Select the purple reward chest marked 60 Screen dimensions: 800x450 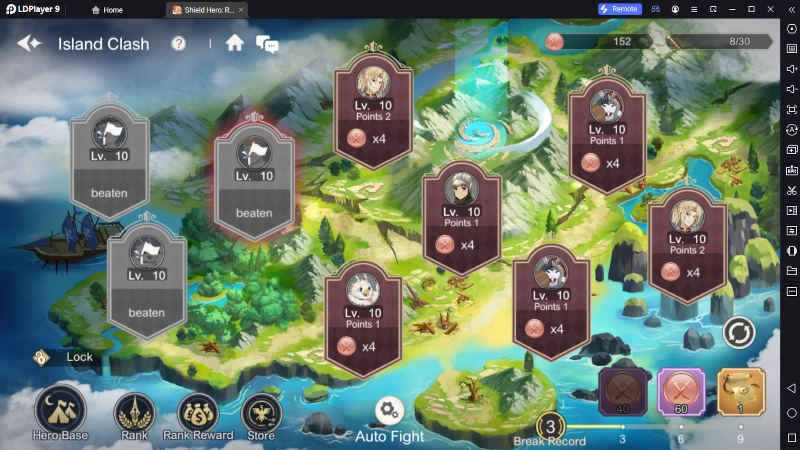tap(681, 391)
